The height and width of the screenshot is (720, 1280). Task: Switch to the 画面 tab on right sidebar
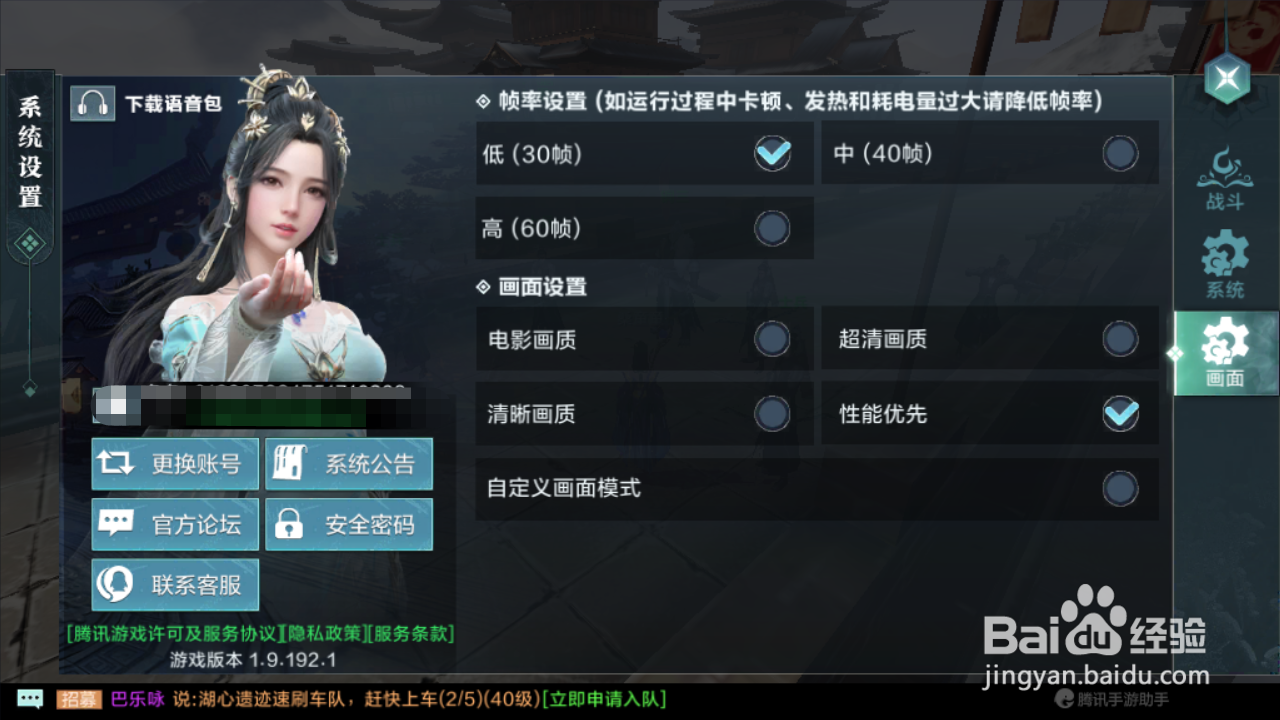point(1225,352)
